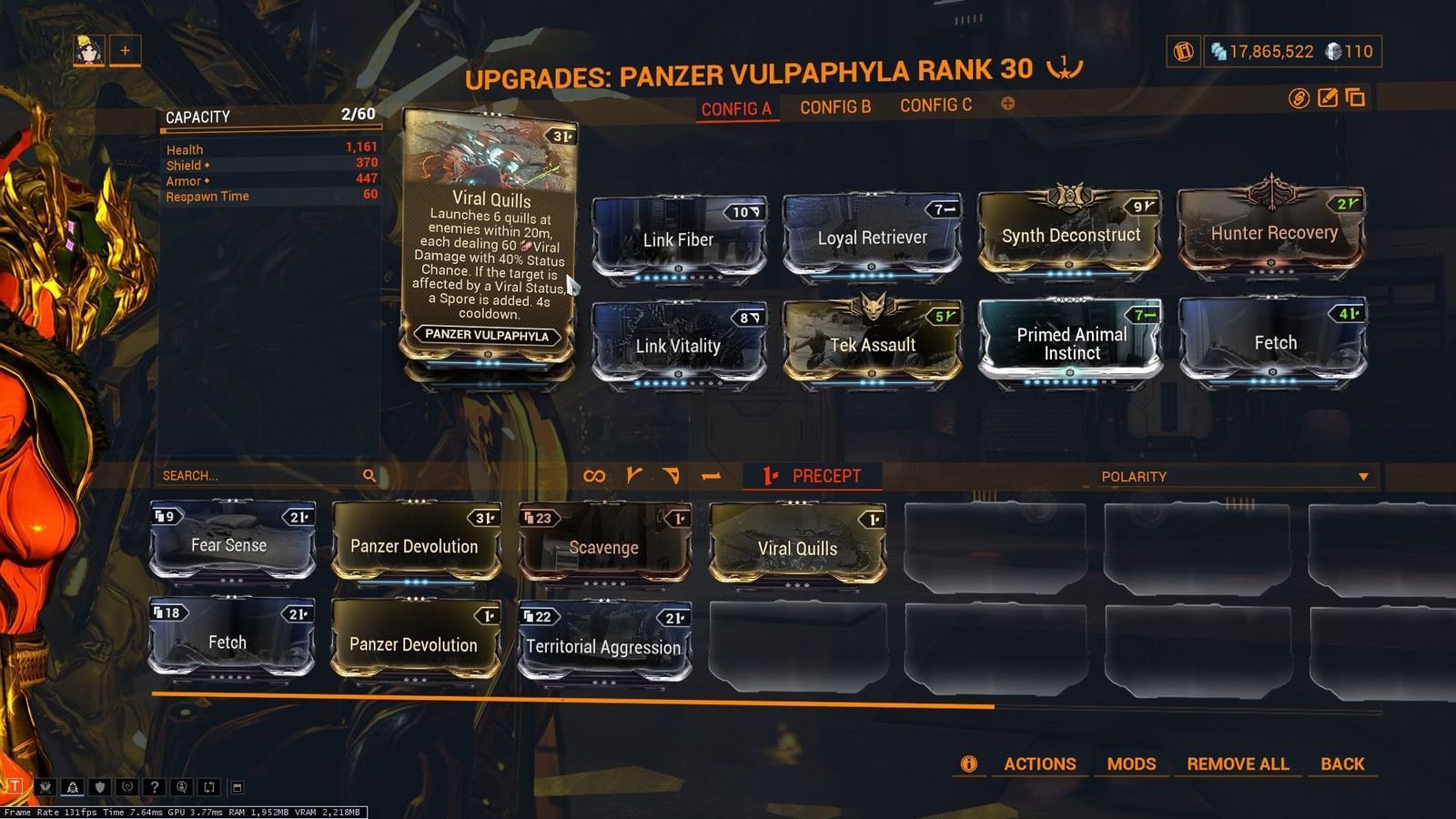Click the BACK button
Image resolution: width=1456 pixels, height=819 pixels.
pos(1342,763)
